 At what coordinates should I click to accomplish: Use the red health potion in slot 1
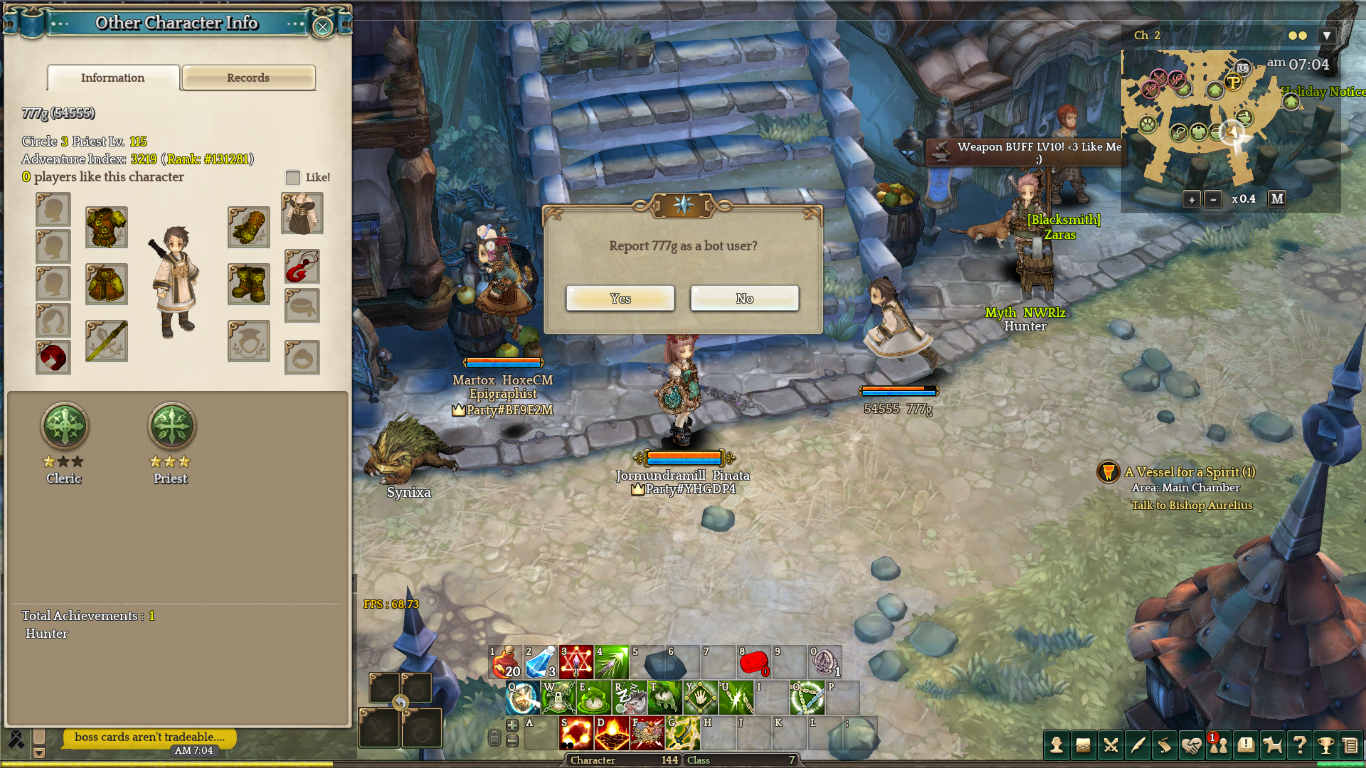pyautogui.click(x=507, y=661)
